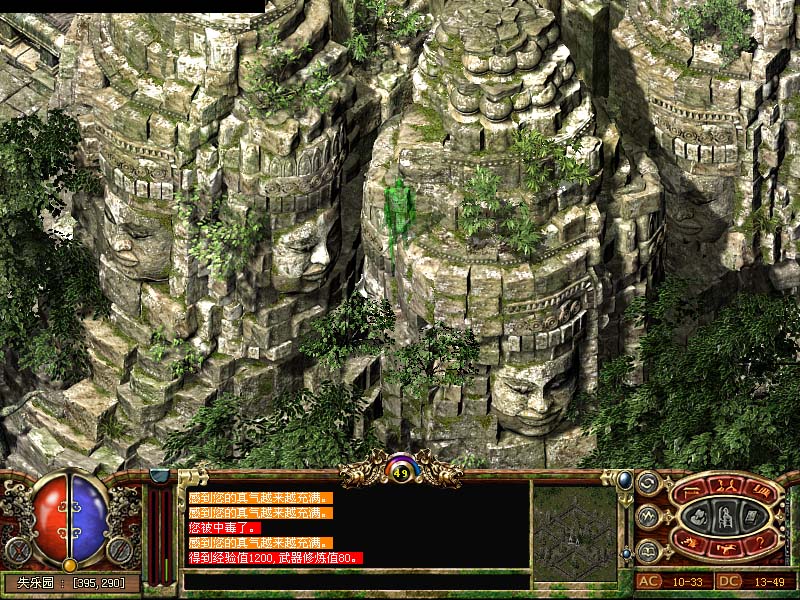Open the pouch bag button

[700, 517]
